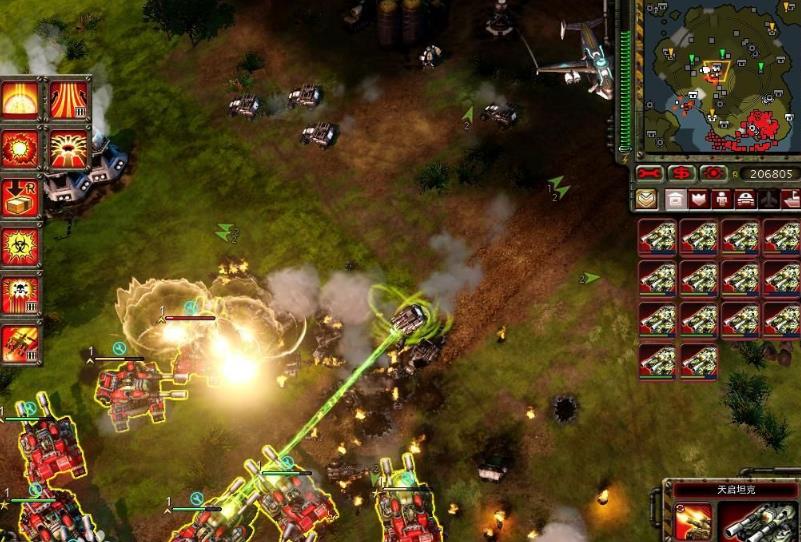801x542 pixels.
Task: Switch to the defenses crest tab
Action: pyautogui.click(x=699, y=199)
